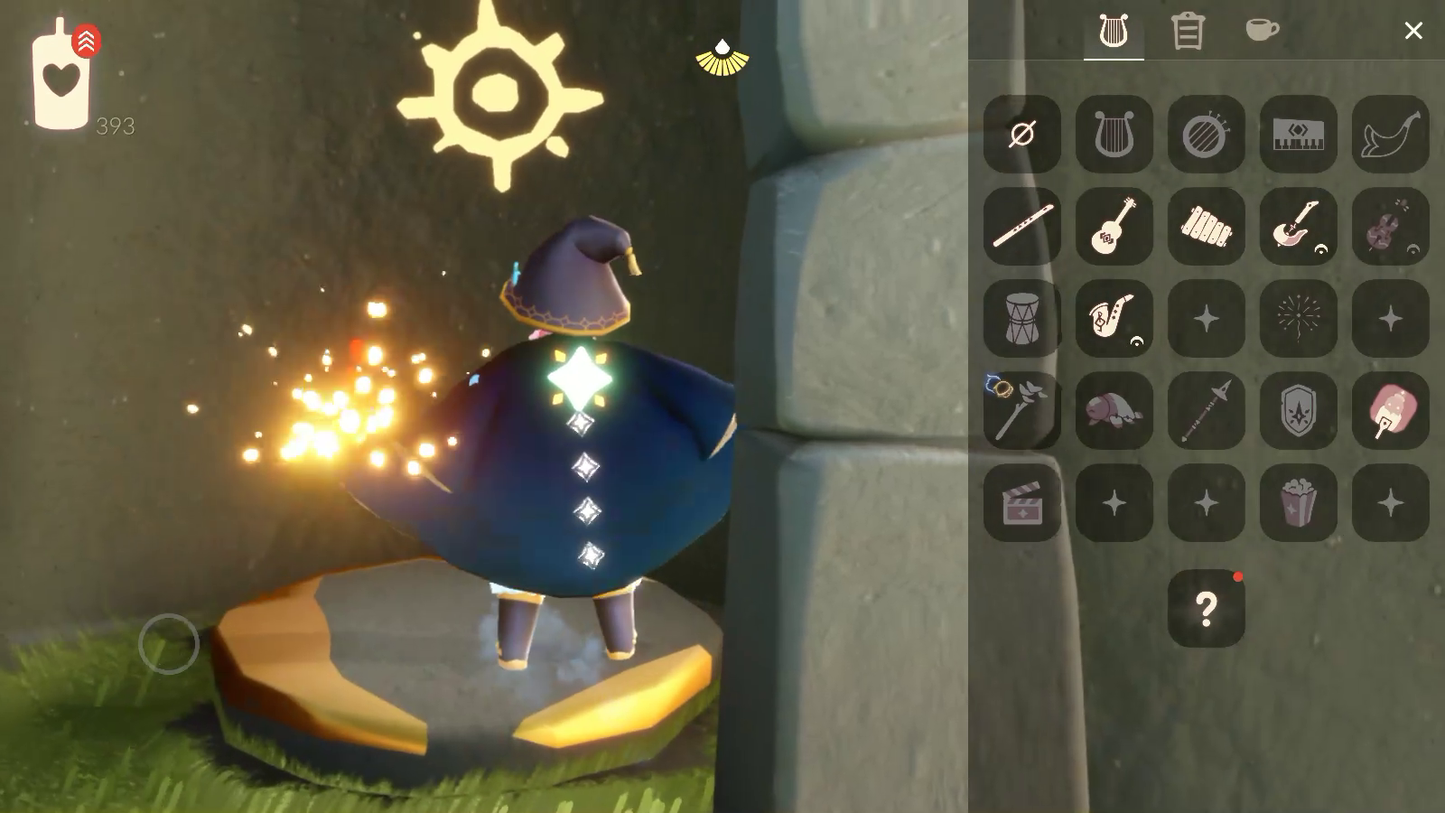
Task: Switch to the harp instruments tab
Action: pos(1113,31)
